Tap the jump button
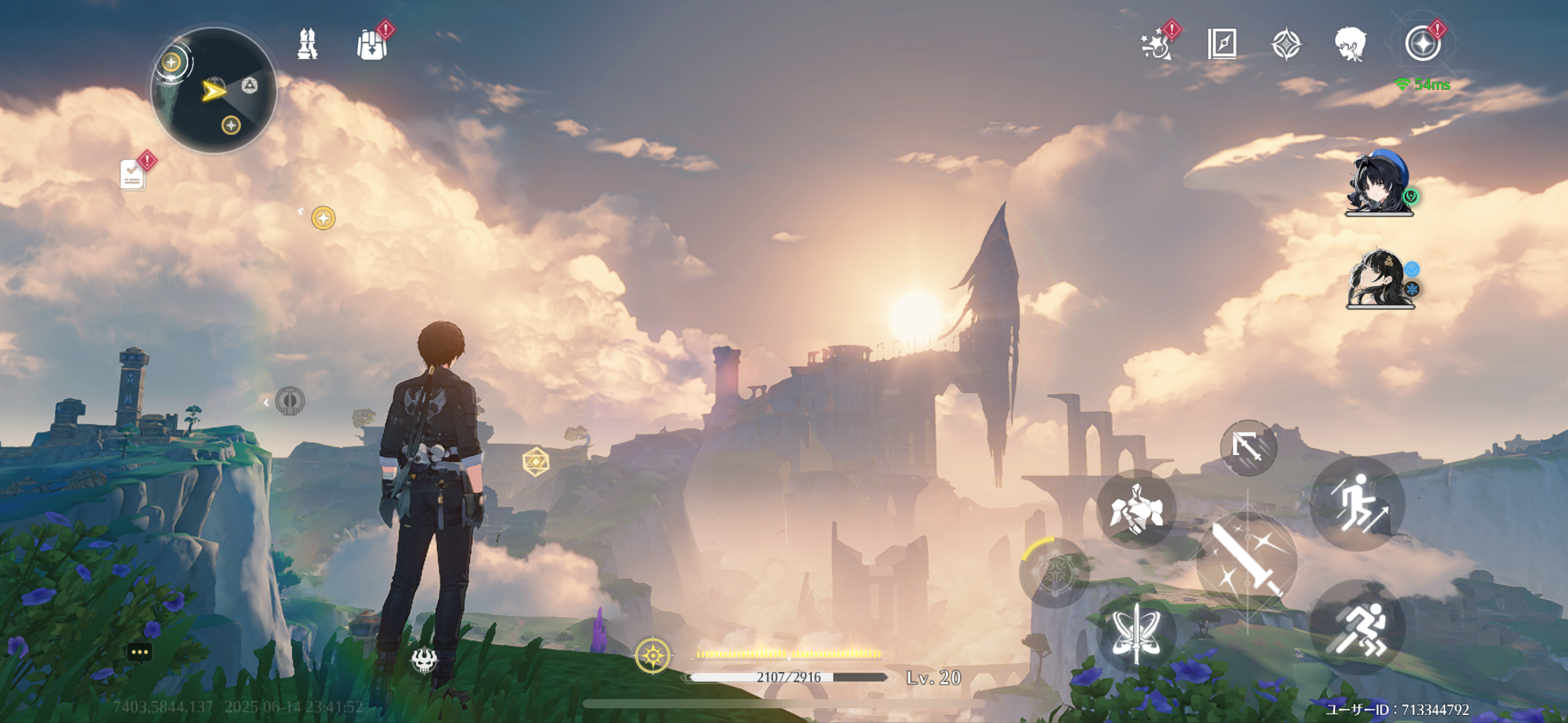 point(1357,504)
